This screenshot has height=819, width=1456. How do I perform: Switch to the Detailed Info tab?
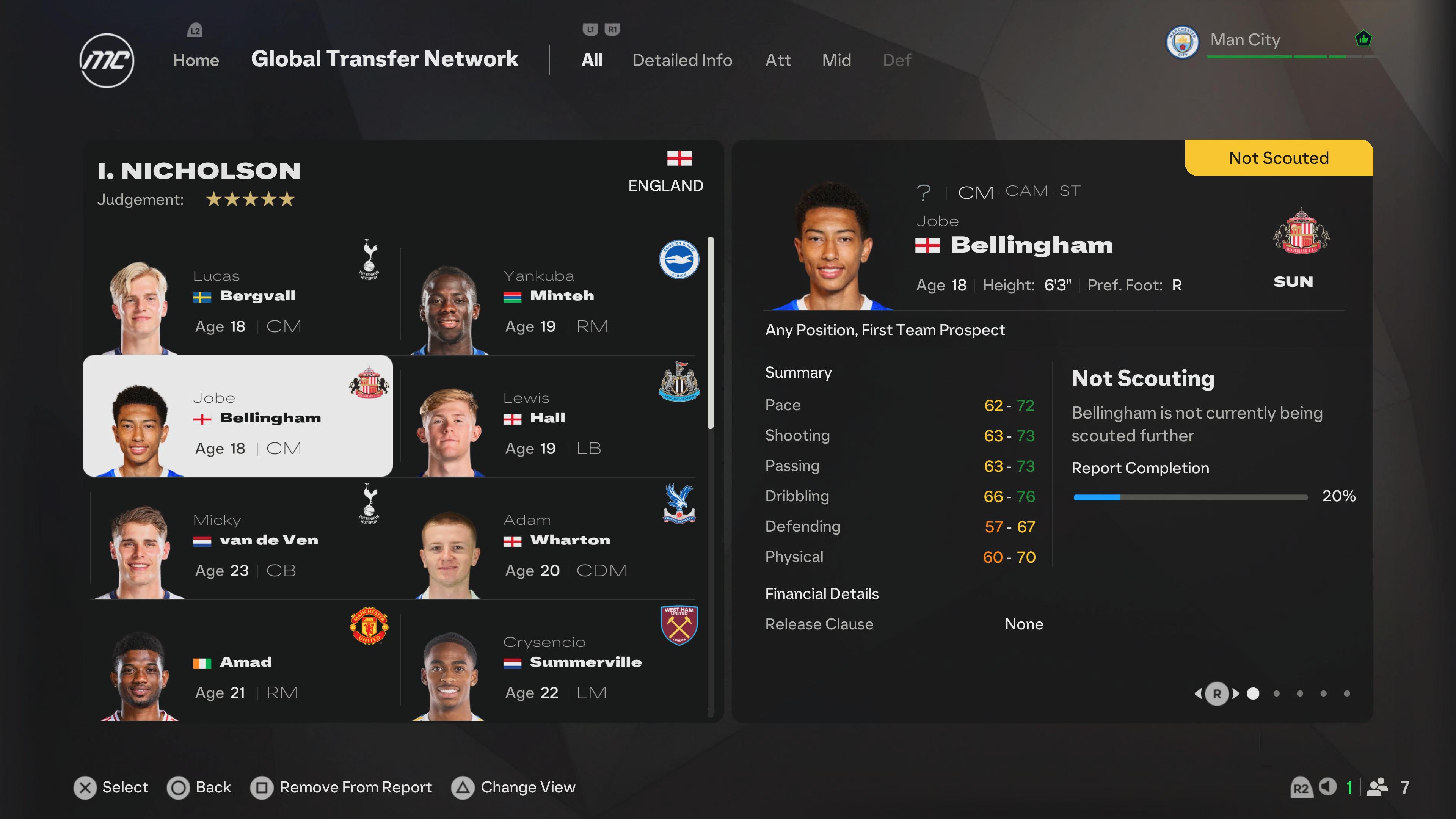click(682, 60)
